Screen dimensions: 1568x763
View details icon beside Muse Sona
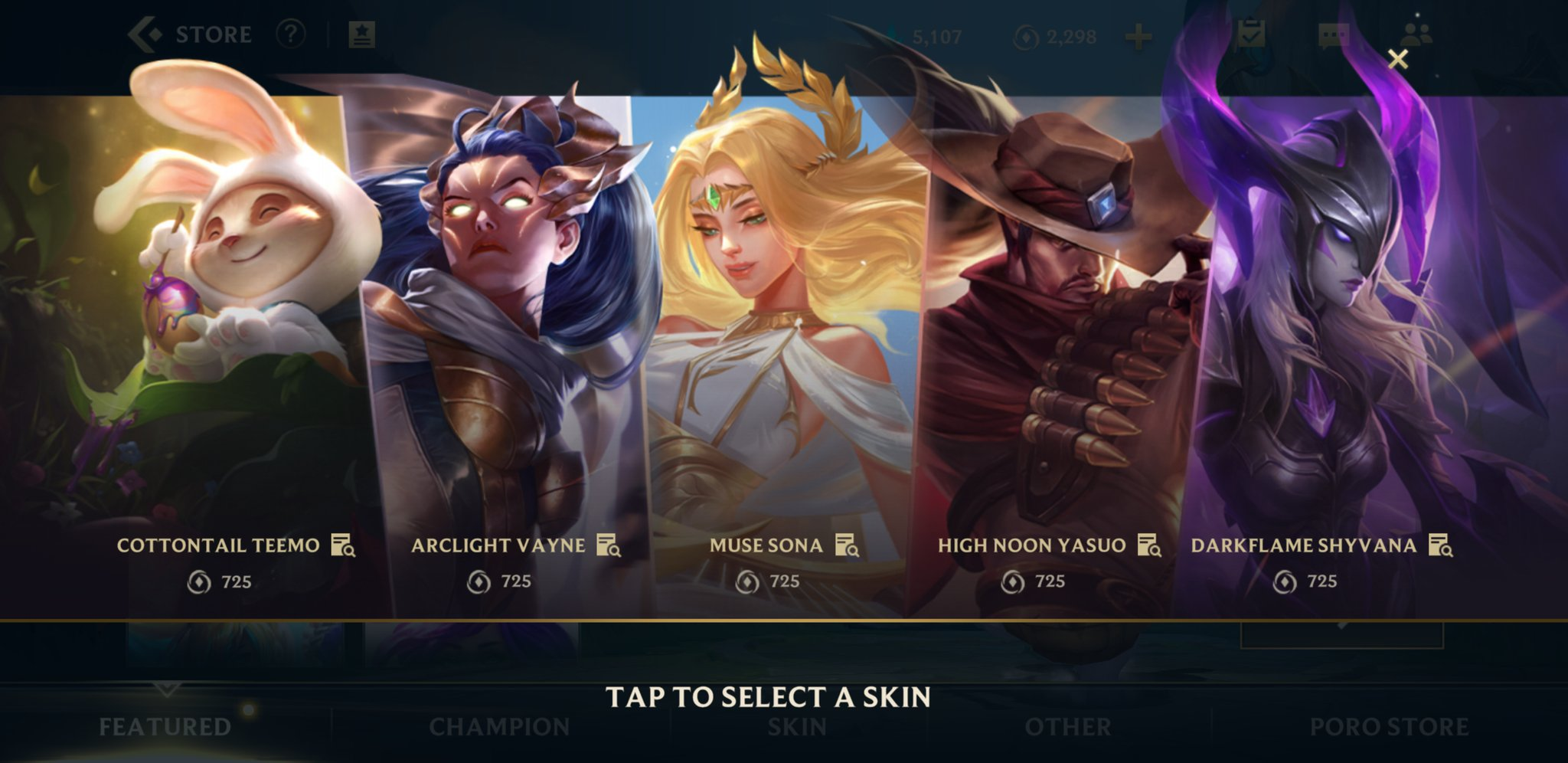click(847, 545)
